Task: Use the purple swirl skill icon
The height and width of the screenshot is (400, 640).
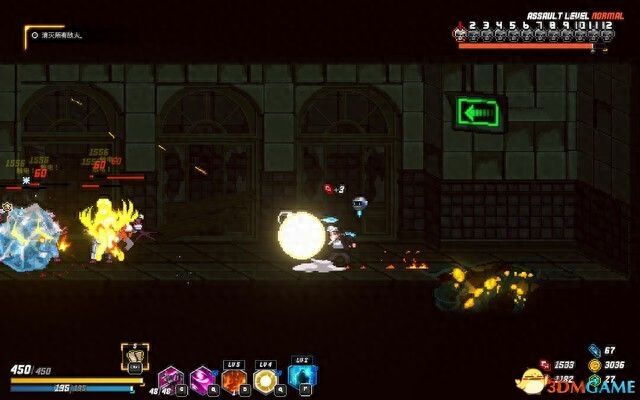Action: coord(203,379)
